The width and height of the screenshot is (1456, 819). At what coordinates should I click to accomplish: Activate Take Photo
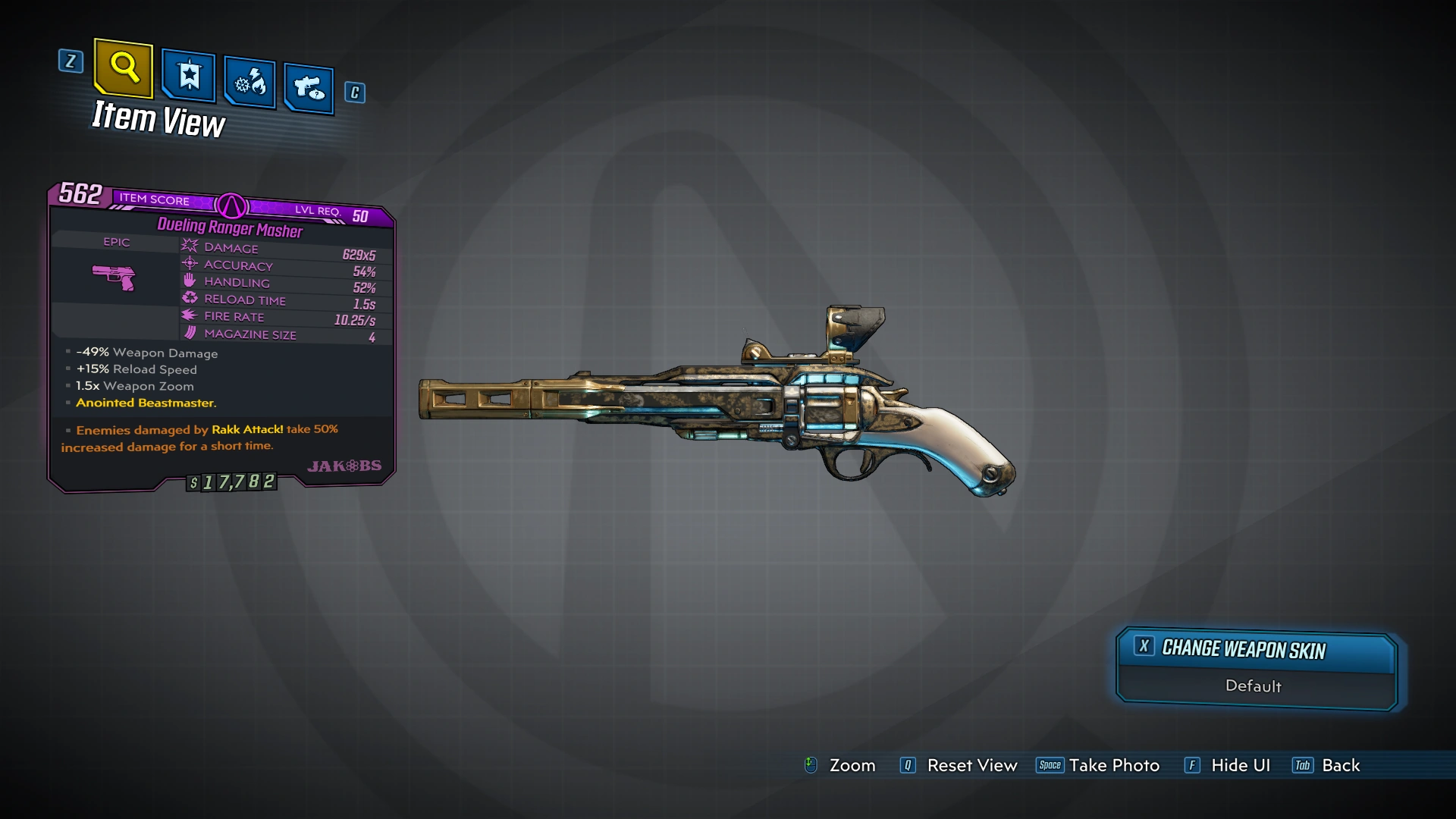coord(1098,765)
